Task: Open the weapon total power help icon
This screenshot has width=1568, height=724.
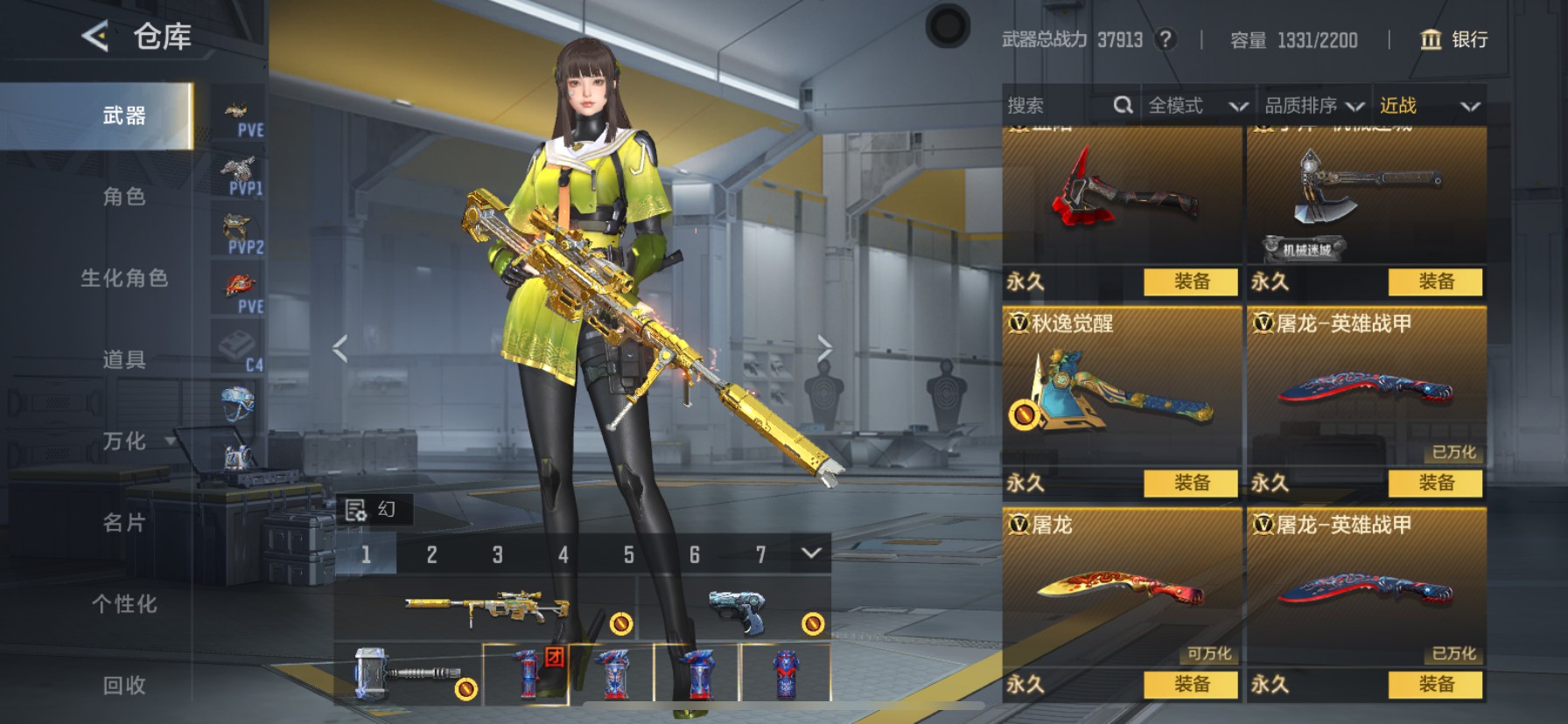Action: coord(1165,39)
